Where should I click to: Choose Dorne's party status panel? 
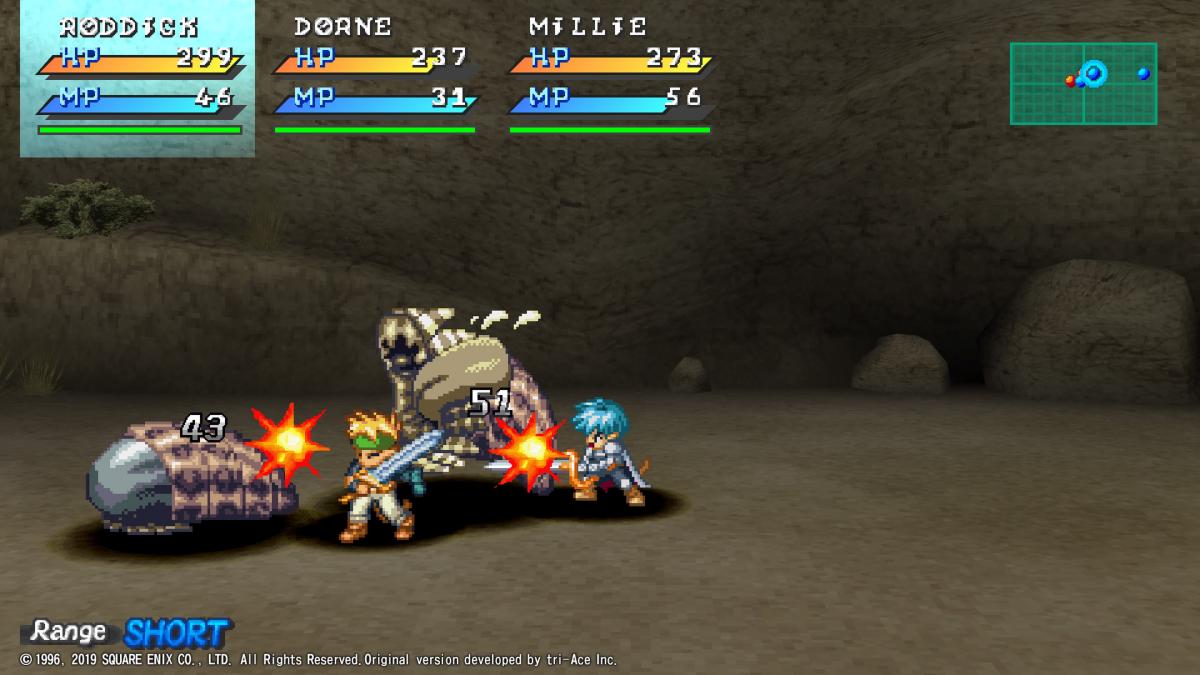pos(375,78)
